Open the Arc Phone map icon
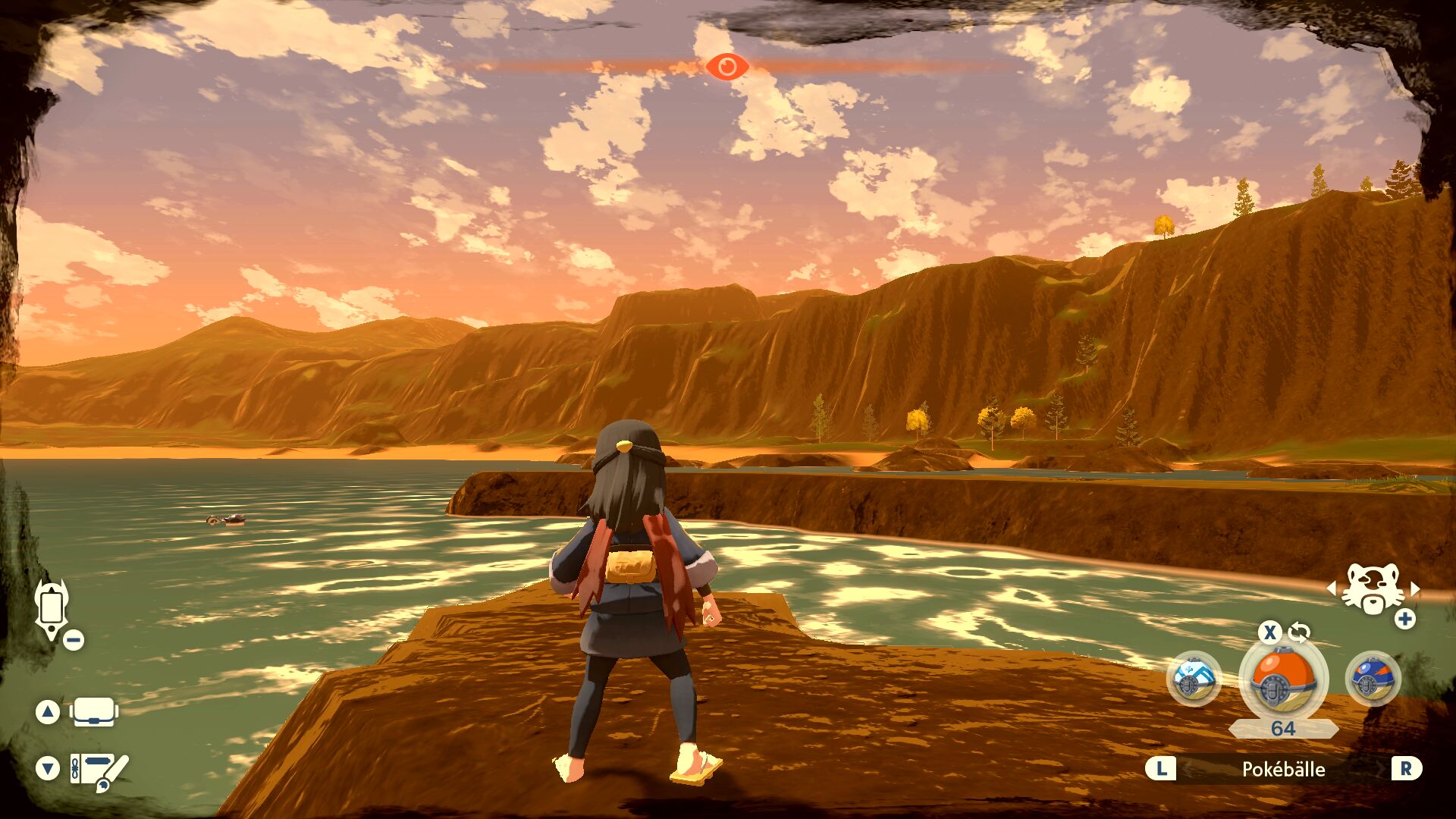Screen dimensions: 1456x819 52,607
